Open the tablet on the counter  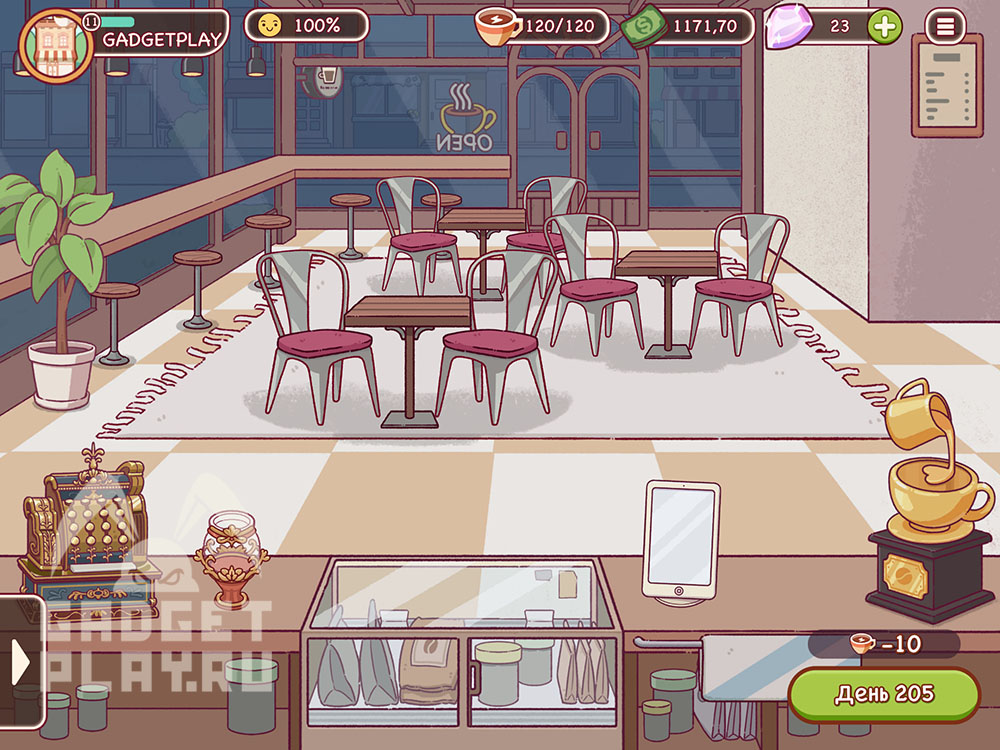681,540
